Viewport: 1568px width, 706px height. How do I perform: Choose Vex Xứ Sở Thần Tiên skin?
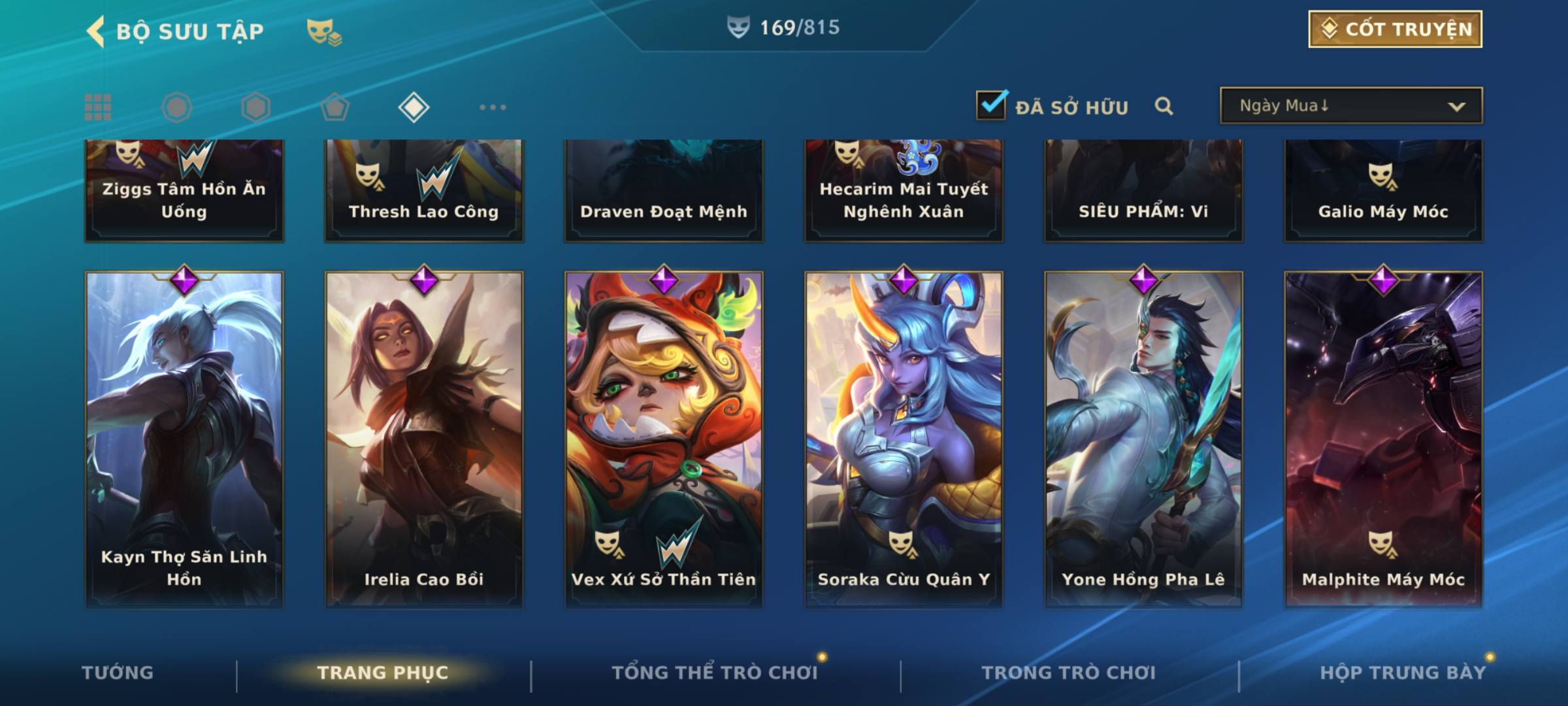(x=664, y=438)
